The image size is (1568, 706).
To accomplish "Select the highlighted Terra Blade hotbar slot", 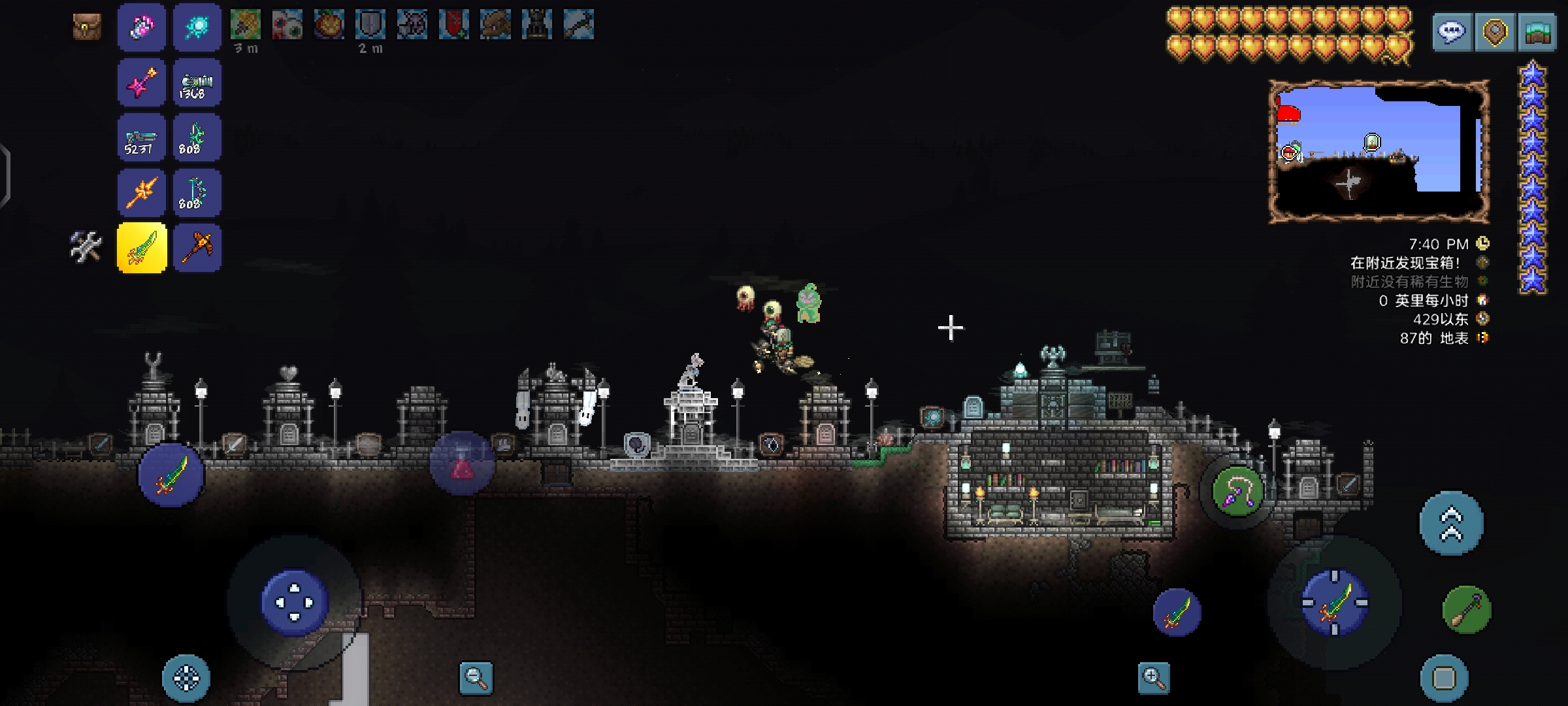I will (x=142, y=248).
